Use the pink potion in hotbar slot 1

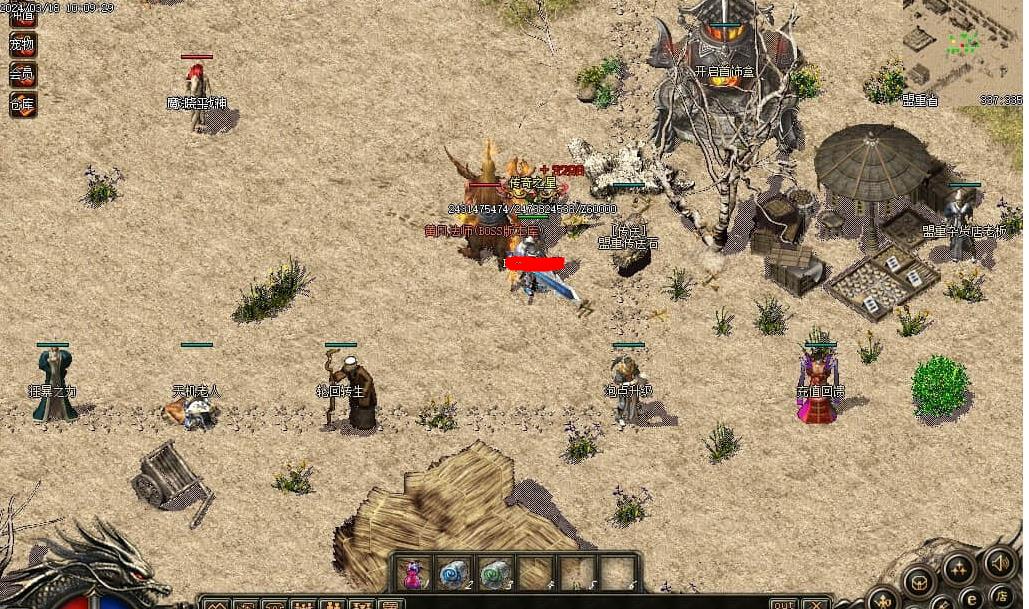413,574
